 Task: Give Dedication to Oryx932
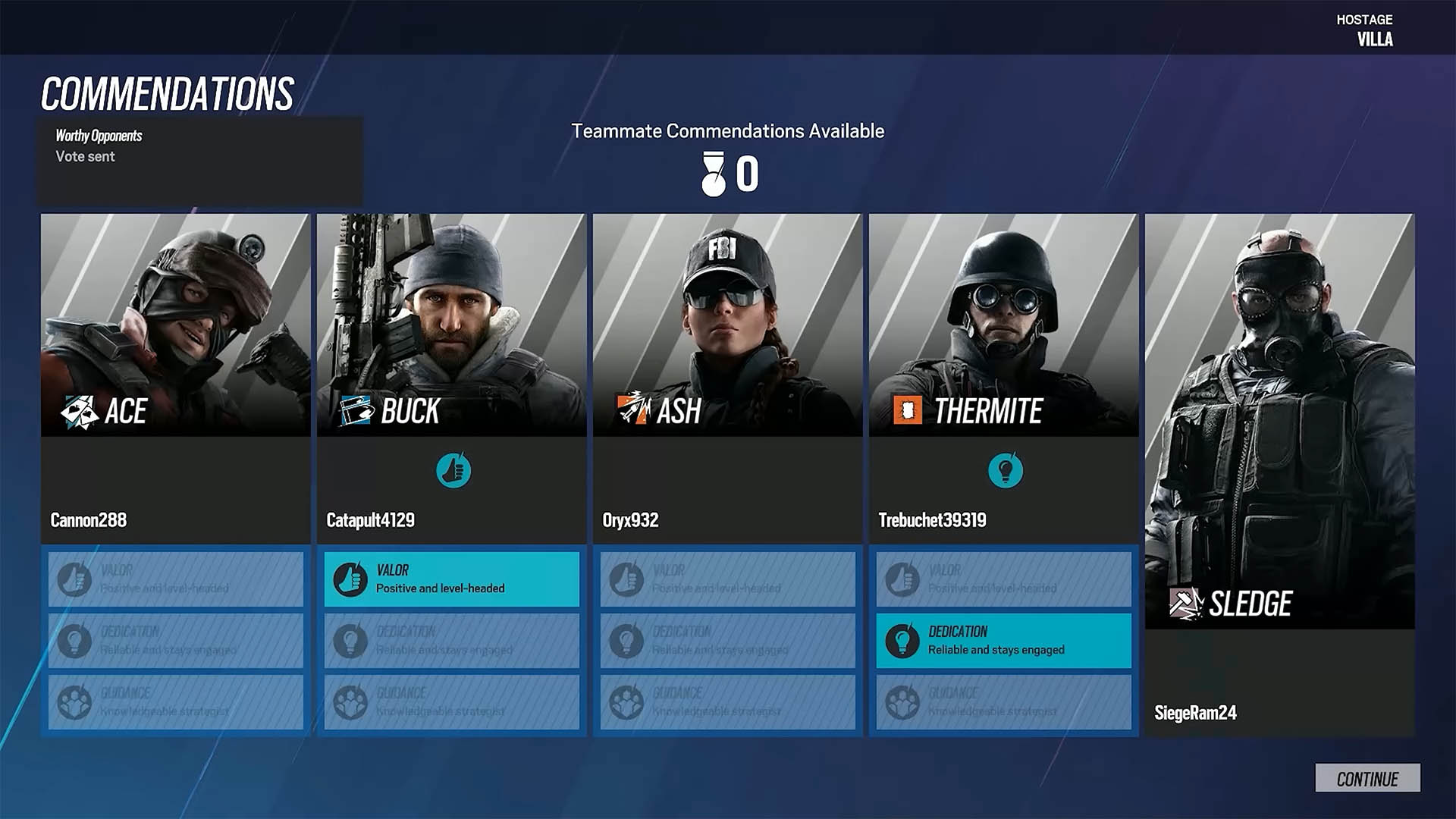click(x=727, y=641)
